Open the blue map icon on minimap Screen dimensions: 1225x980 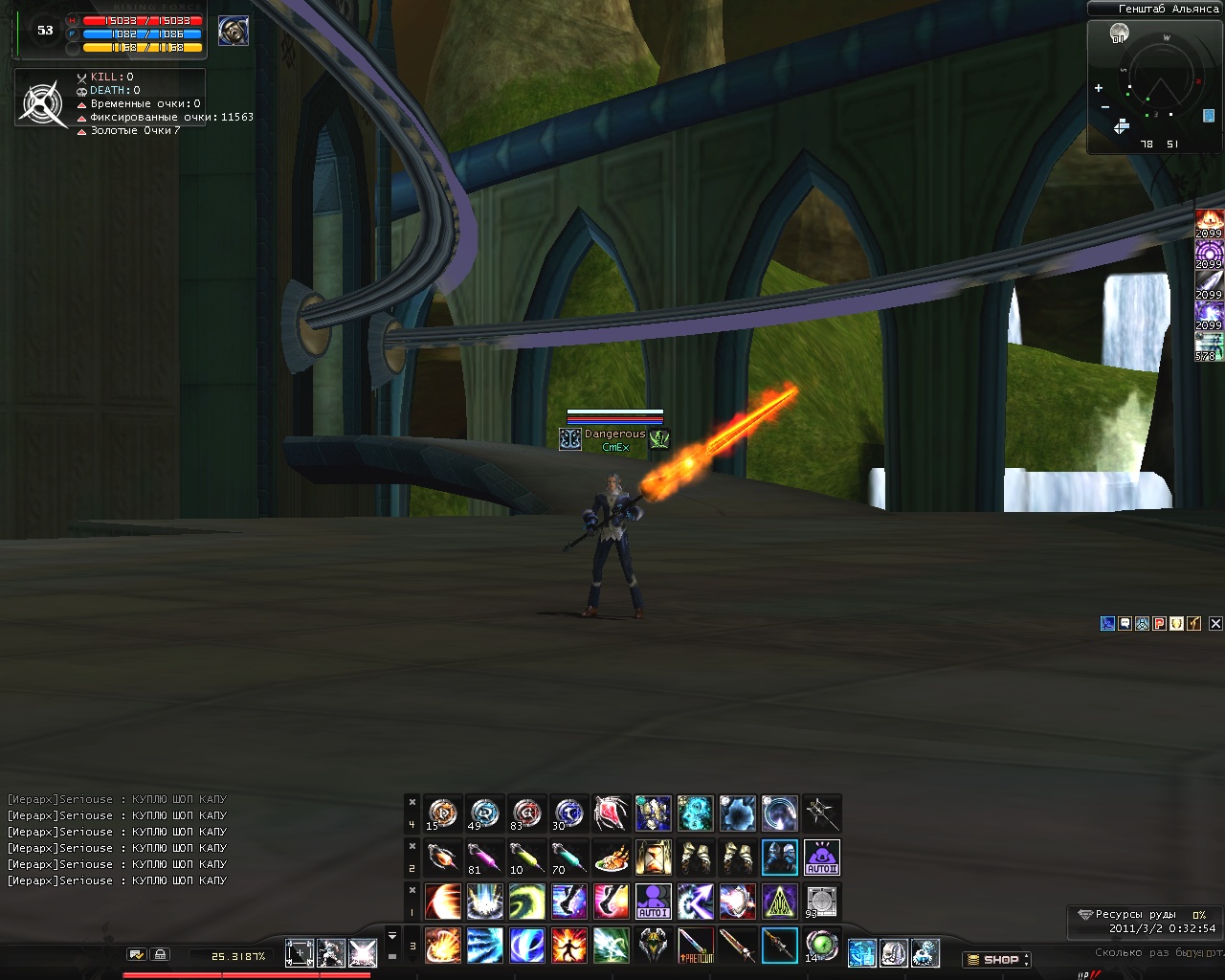click(x=1209, y=116)
